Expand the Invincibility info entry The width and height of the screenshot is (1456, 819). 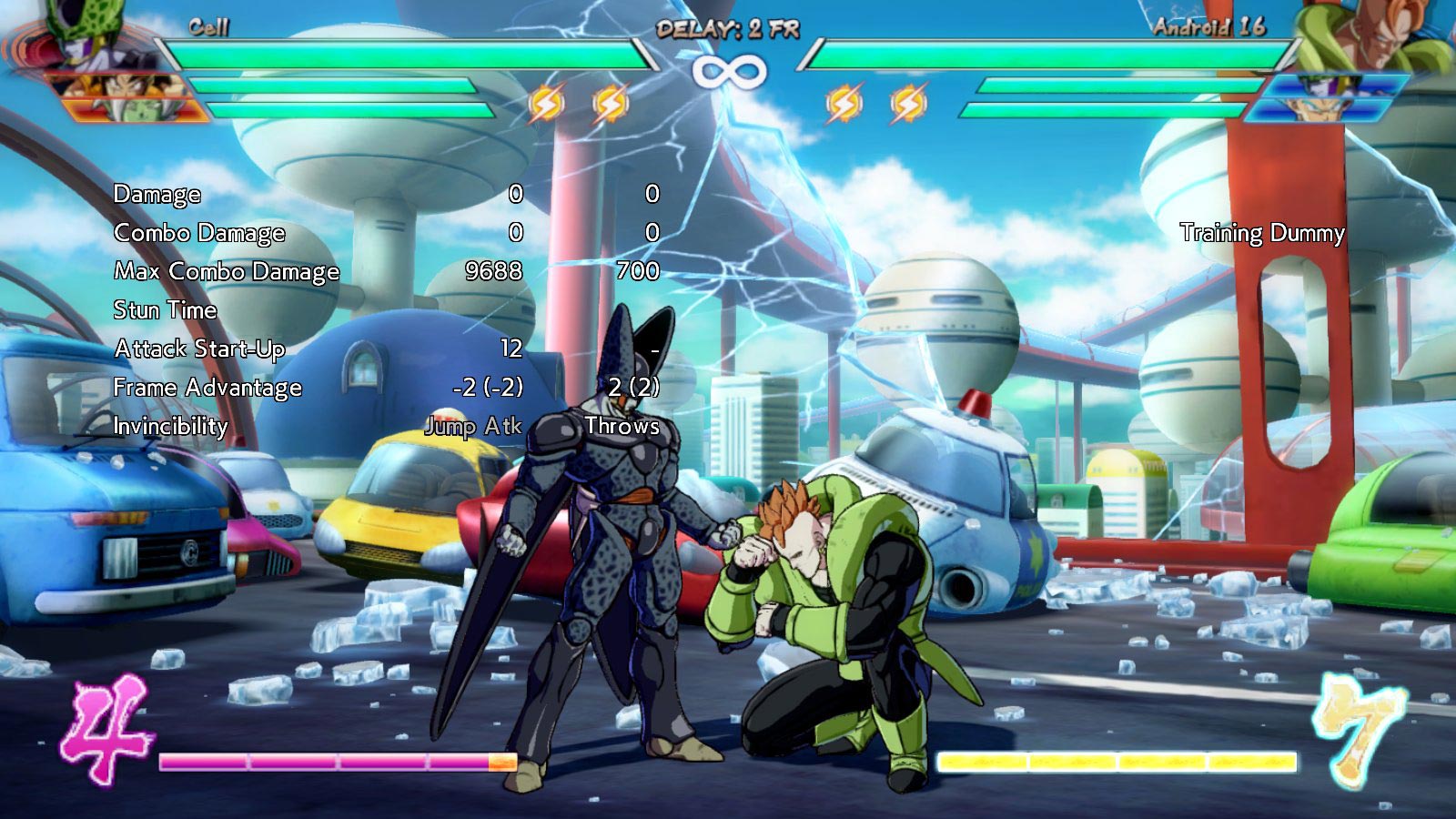click(170, 425)
